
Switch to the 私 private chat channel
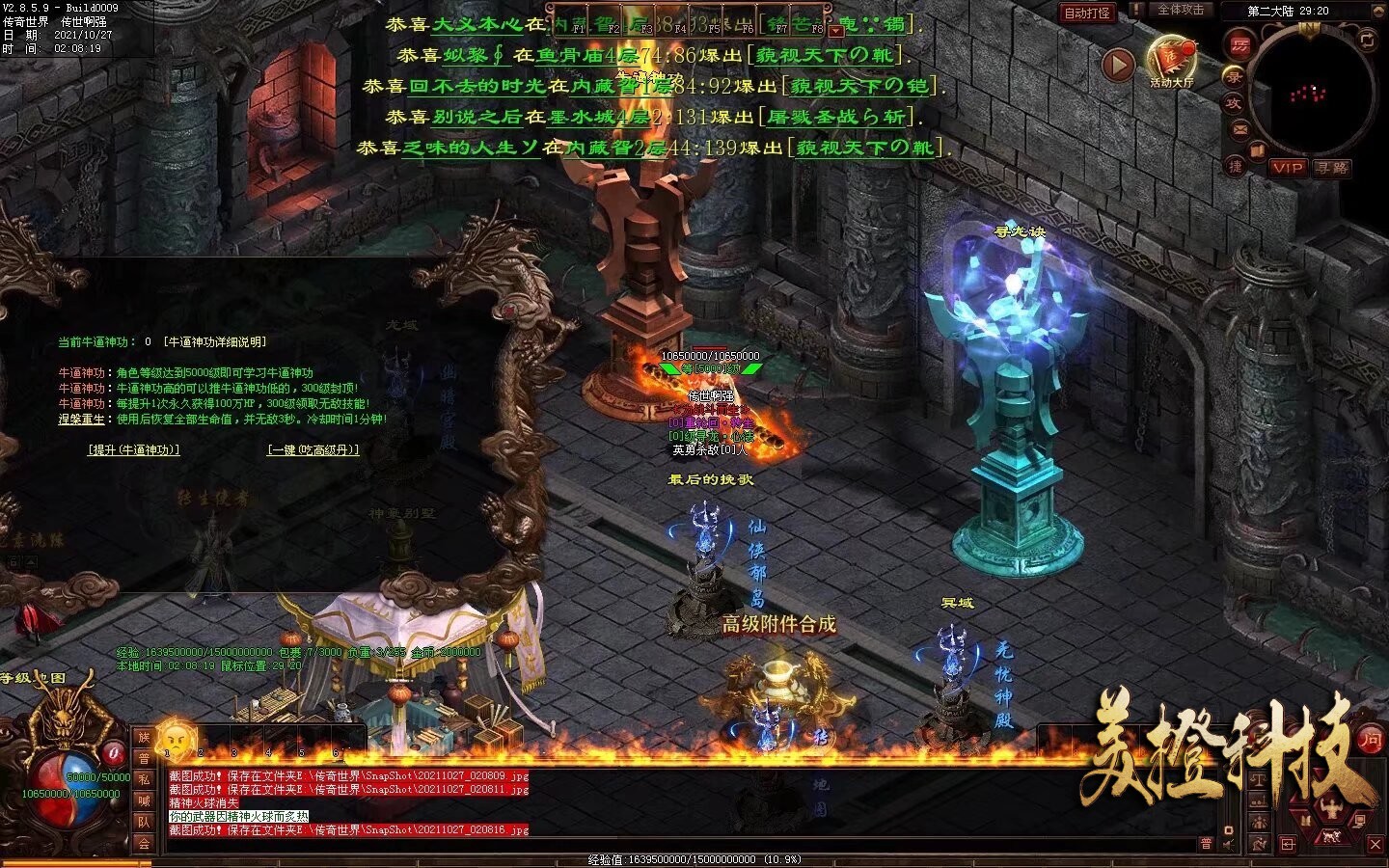pyautogui.click(x=144, y=780)
